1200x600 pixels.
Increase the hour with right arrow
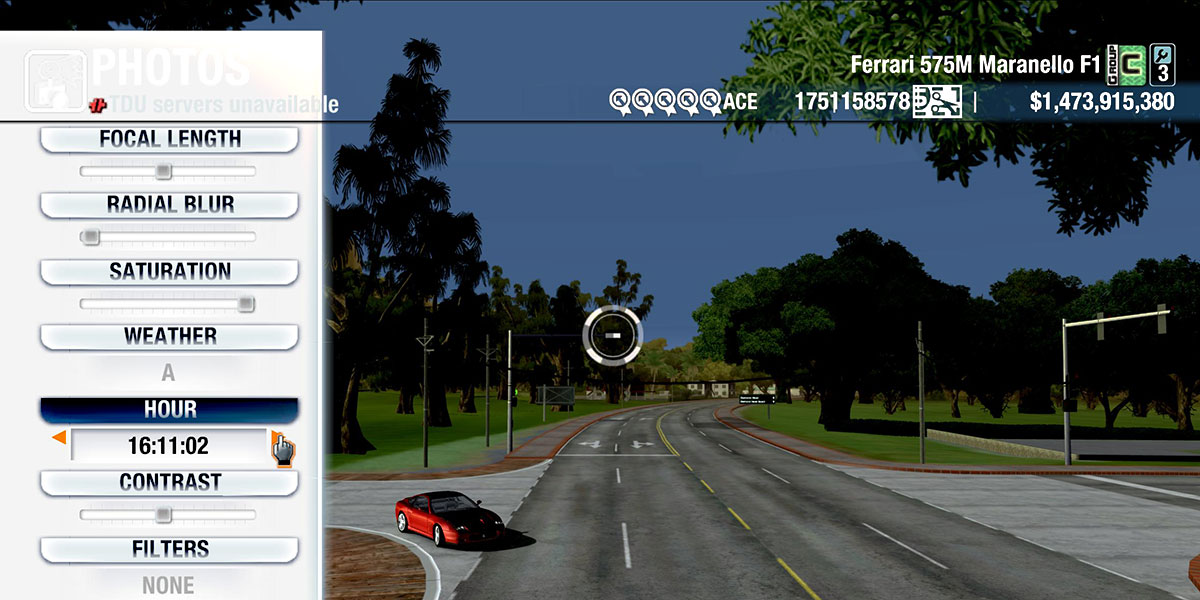point(277,438)
